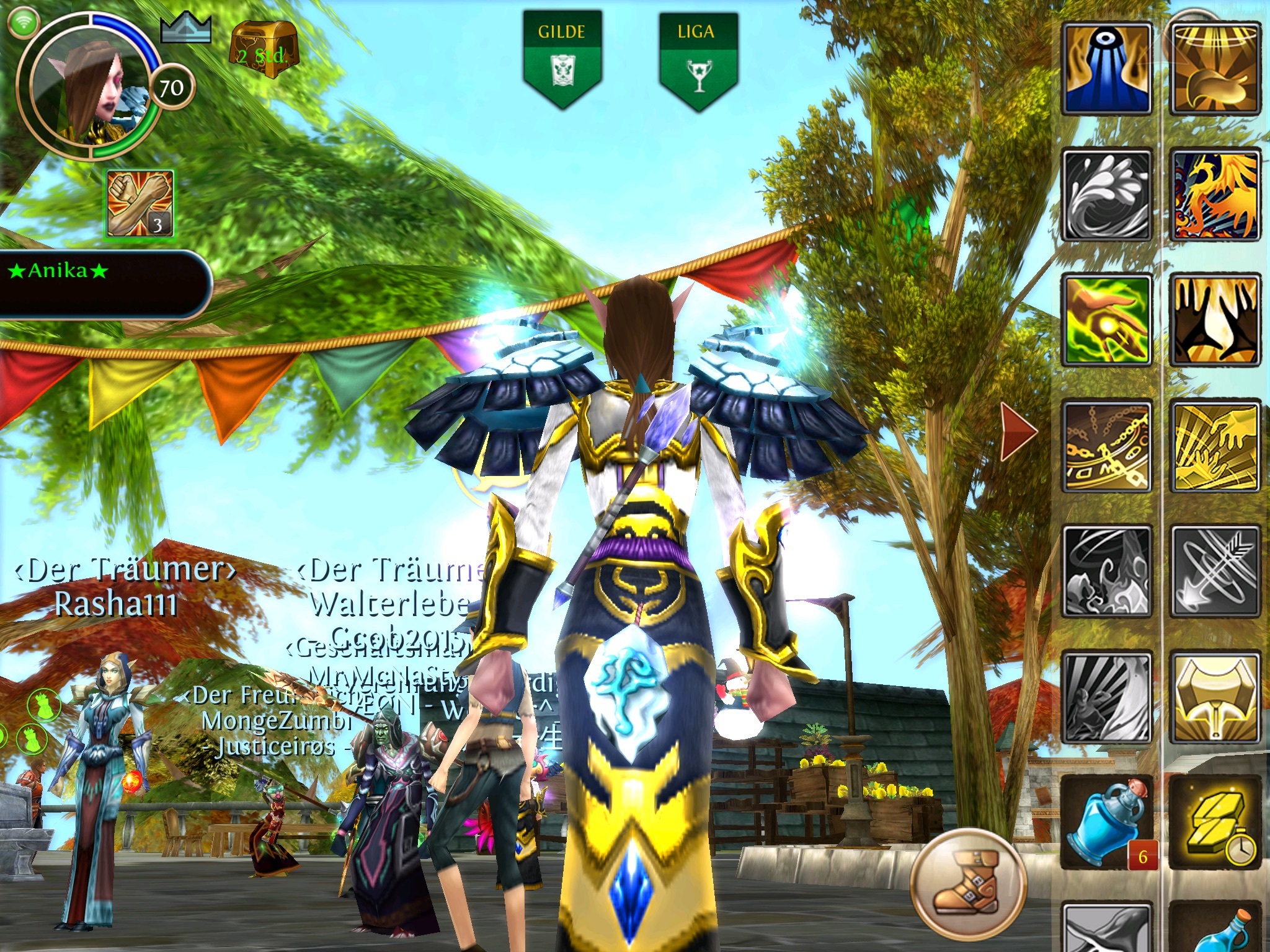
Task: Activate the green glowing hand spell
Action: (x=1108, y=320)
